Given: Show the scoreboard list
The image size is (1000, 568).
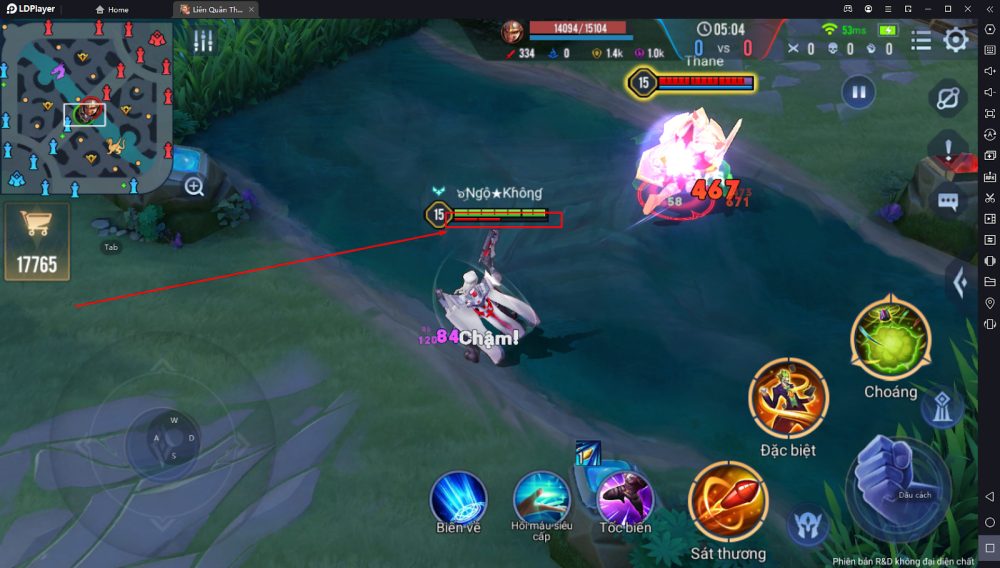Looking at the screenshot, I should tap(921, 40).
